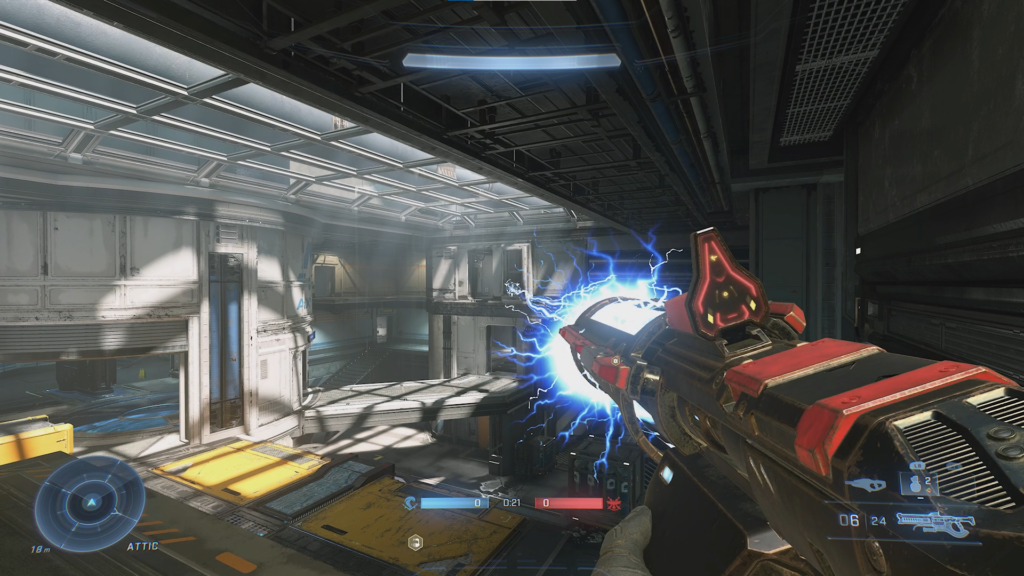1024x576 pixels.
Task: Click the red team emblem
Action: click(612, 503)
